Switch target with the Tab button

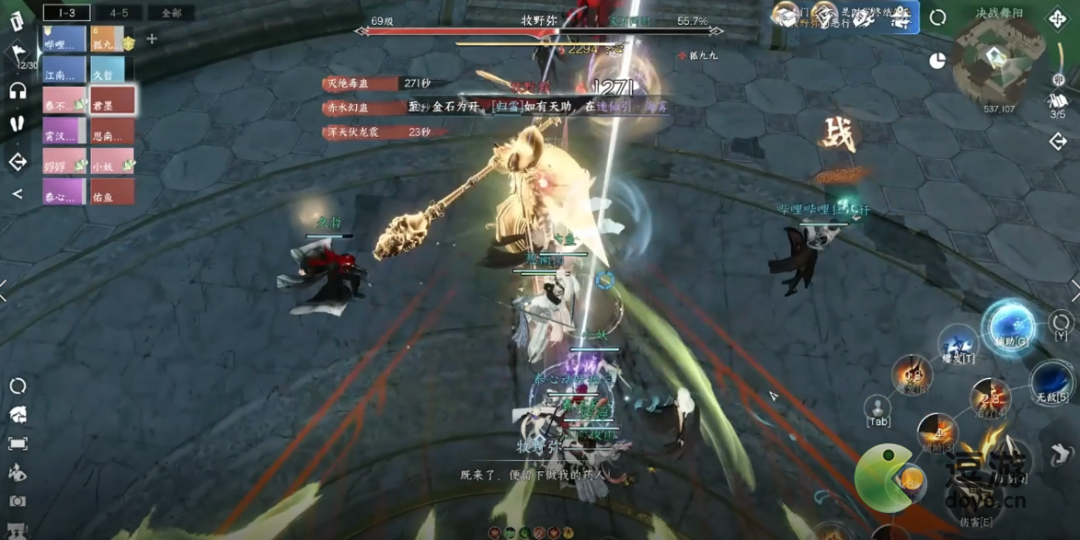tap(877, 410)
